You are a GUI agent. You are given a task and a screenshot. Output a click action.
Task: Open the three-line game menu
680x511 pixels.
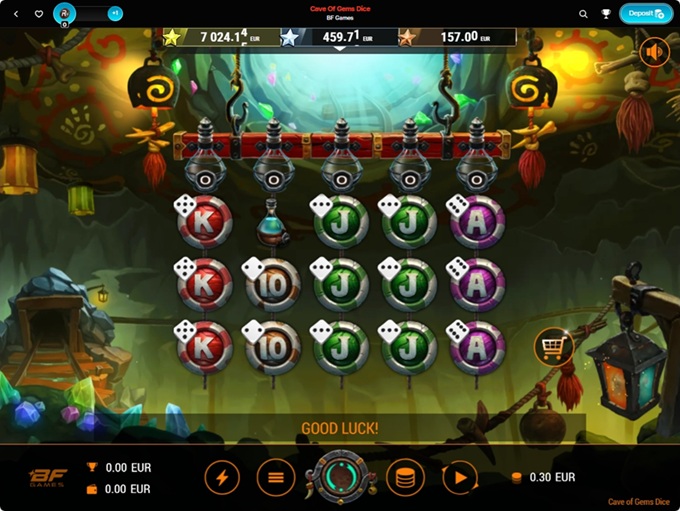(276, 478)
